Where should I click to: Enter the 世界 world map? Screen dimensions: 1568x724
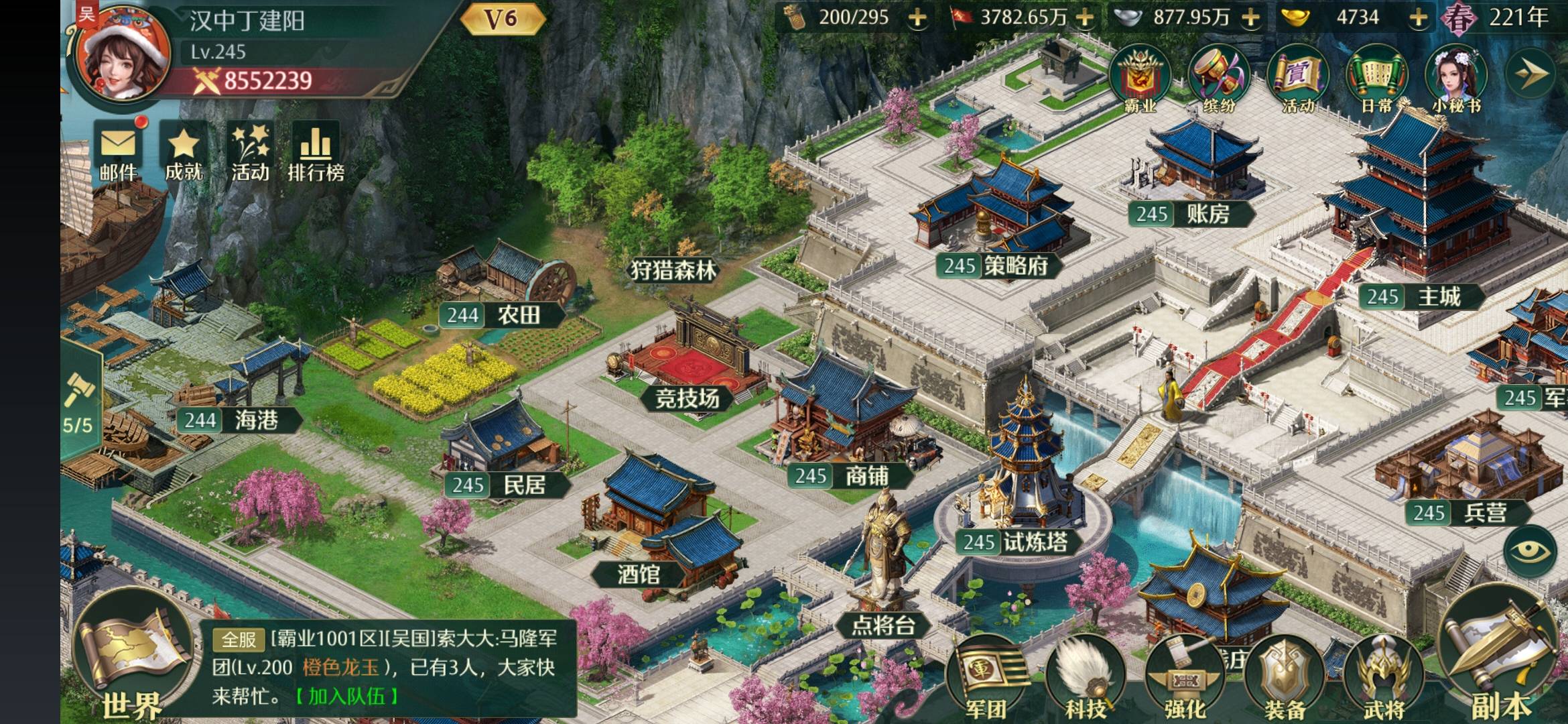[133, 664]
